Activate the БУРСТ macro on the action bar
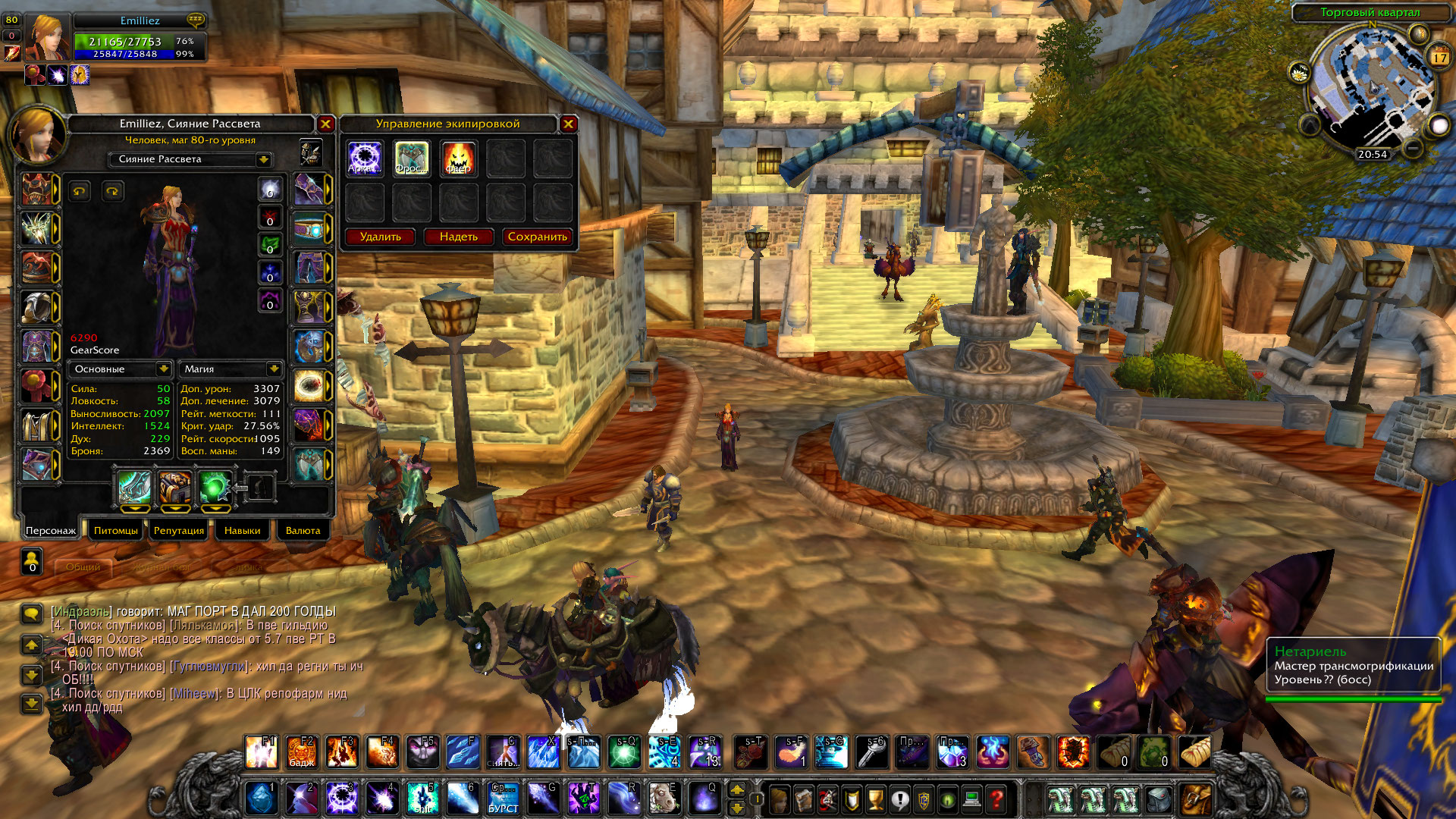Image resolution: width=1456 pixels, height=819 pixels. tap(503, 799)
